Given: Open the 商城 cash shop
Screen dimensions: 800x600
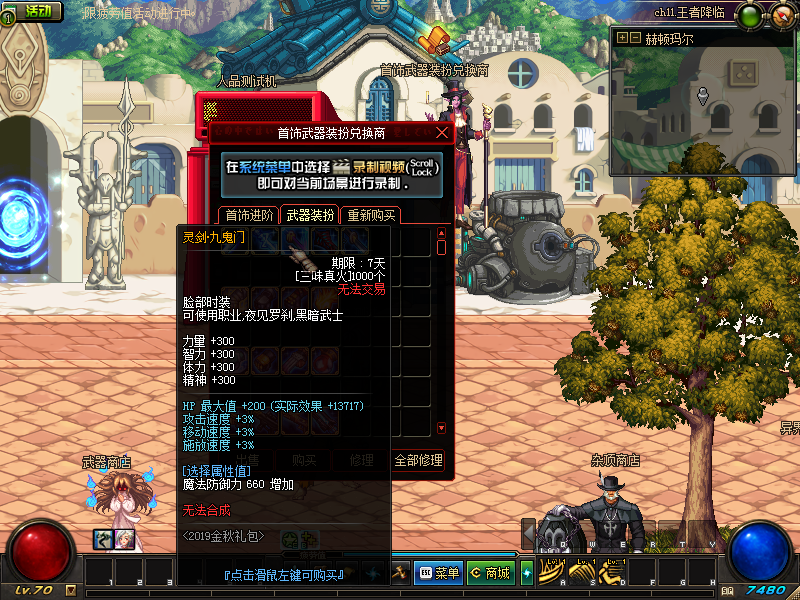Looking at the screenshot, I should coord(489,573).
